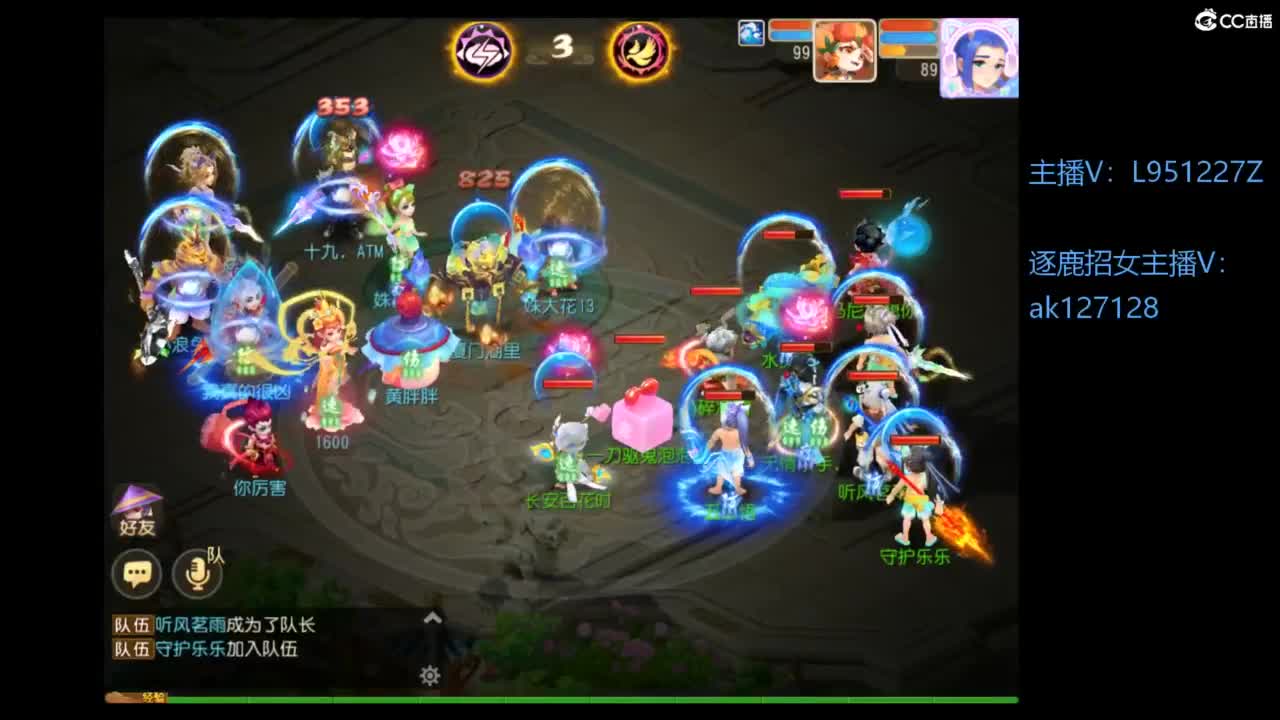Open the chat settings gear icon

tap(430, 676)
